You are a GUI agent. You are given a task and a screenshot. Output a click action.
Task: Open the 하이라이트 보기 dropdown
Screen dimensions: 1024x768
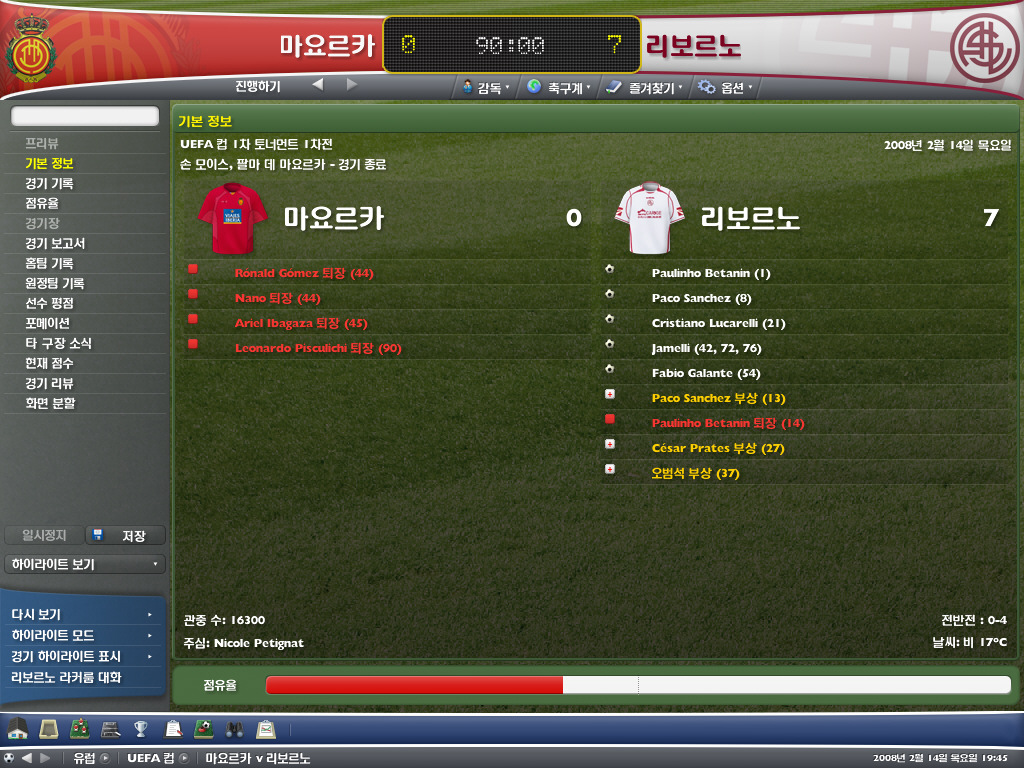[84, 564]
